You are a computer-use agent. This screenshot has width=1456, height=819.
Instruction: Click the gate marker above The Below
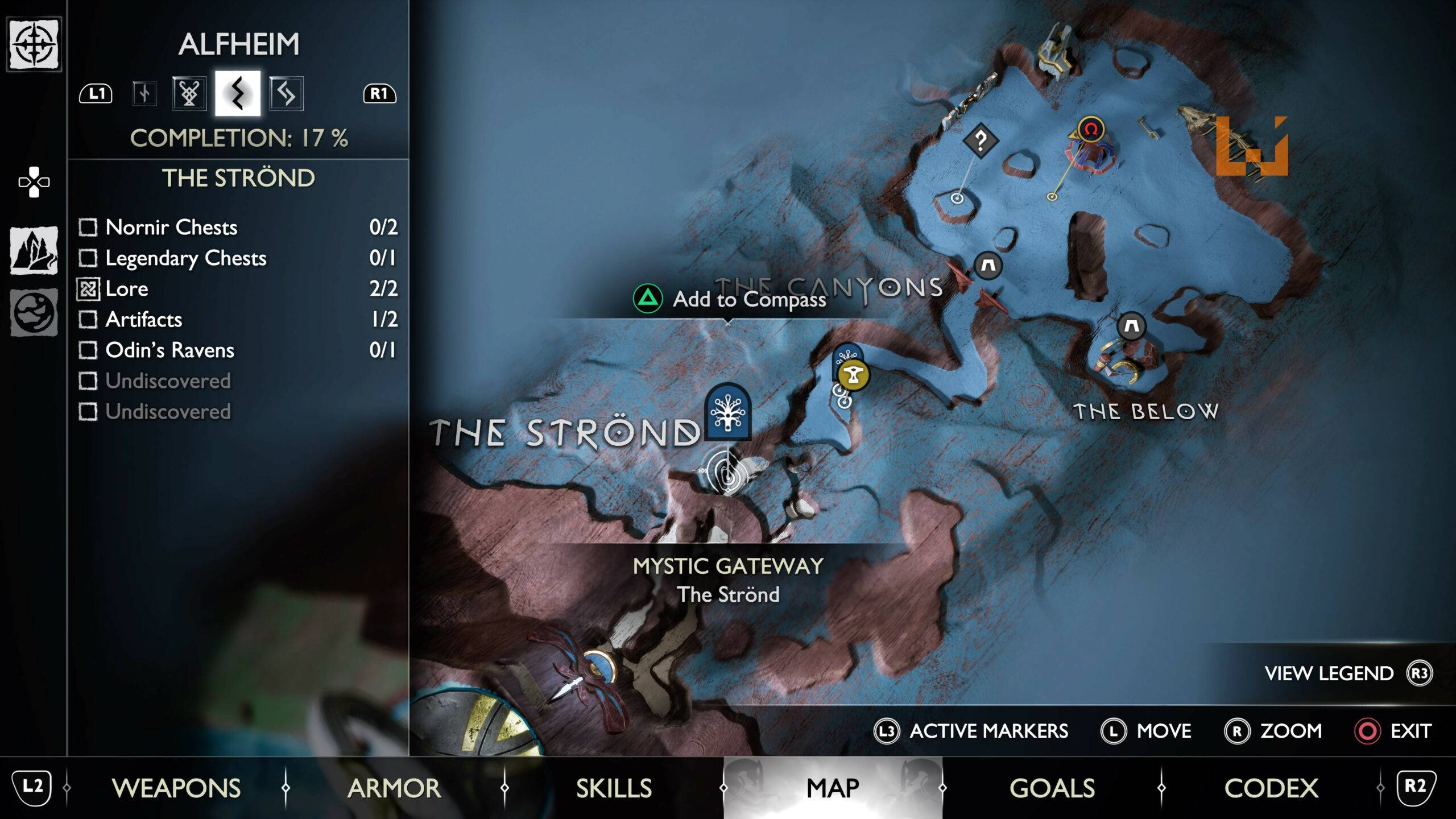pyautogui.click(x=1131, y=326)
